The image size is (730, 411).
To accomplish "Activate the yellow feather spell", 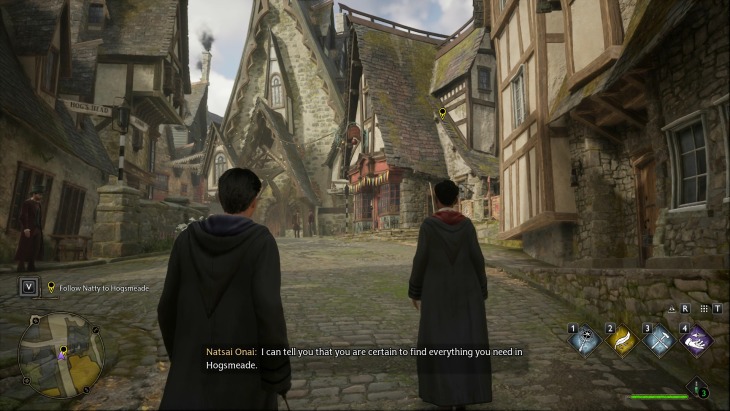I will pyautogui.click(x=622, y=341).
